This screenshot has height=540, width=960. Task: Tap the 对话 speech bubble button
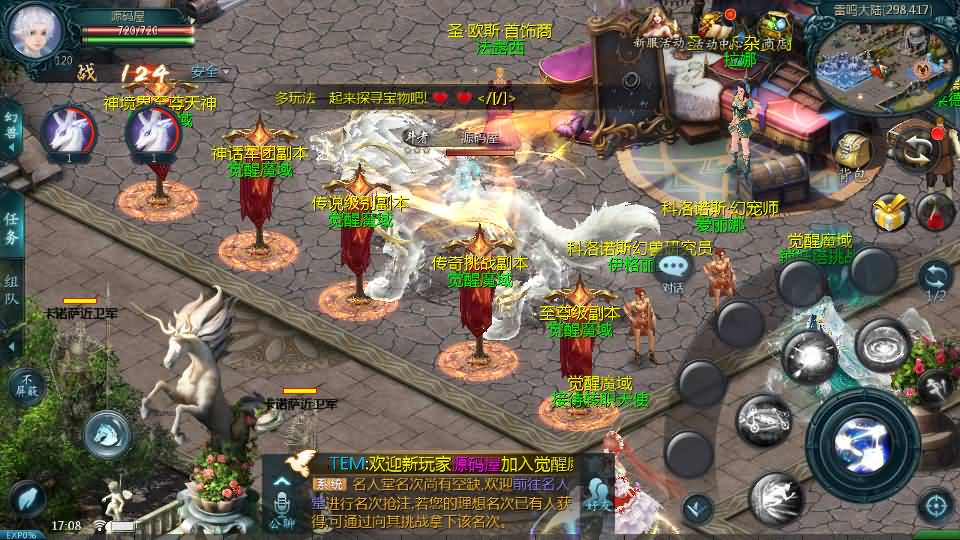coord(675,268)
